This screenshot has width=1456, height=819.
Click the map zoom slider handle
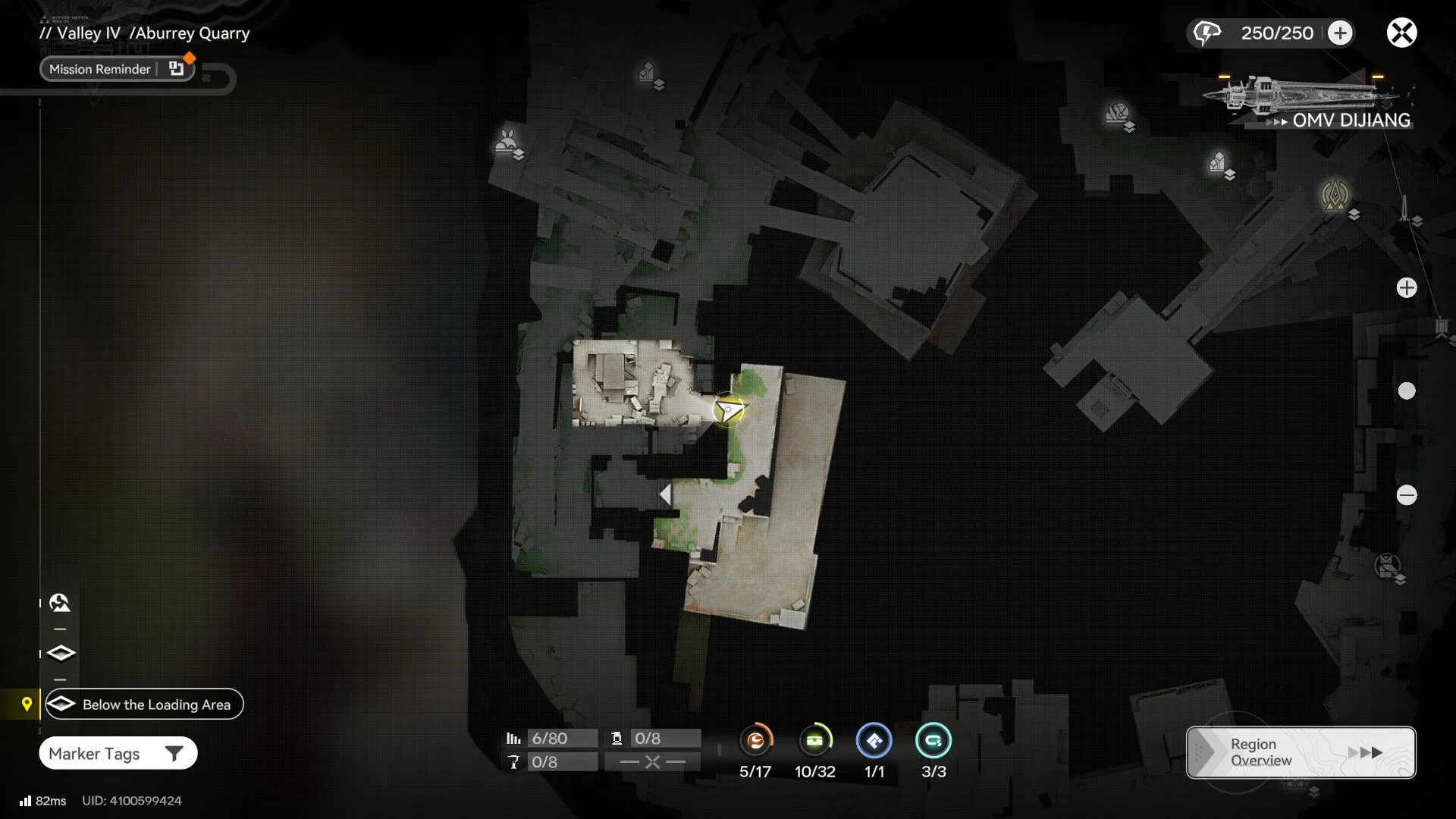[x=1407, y=391]
